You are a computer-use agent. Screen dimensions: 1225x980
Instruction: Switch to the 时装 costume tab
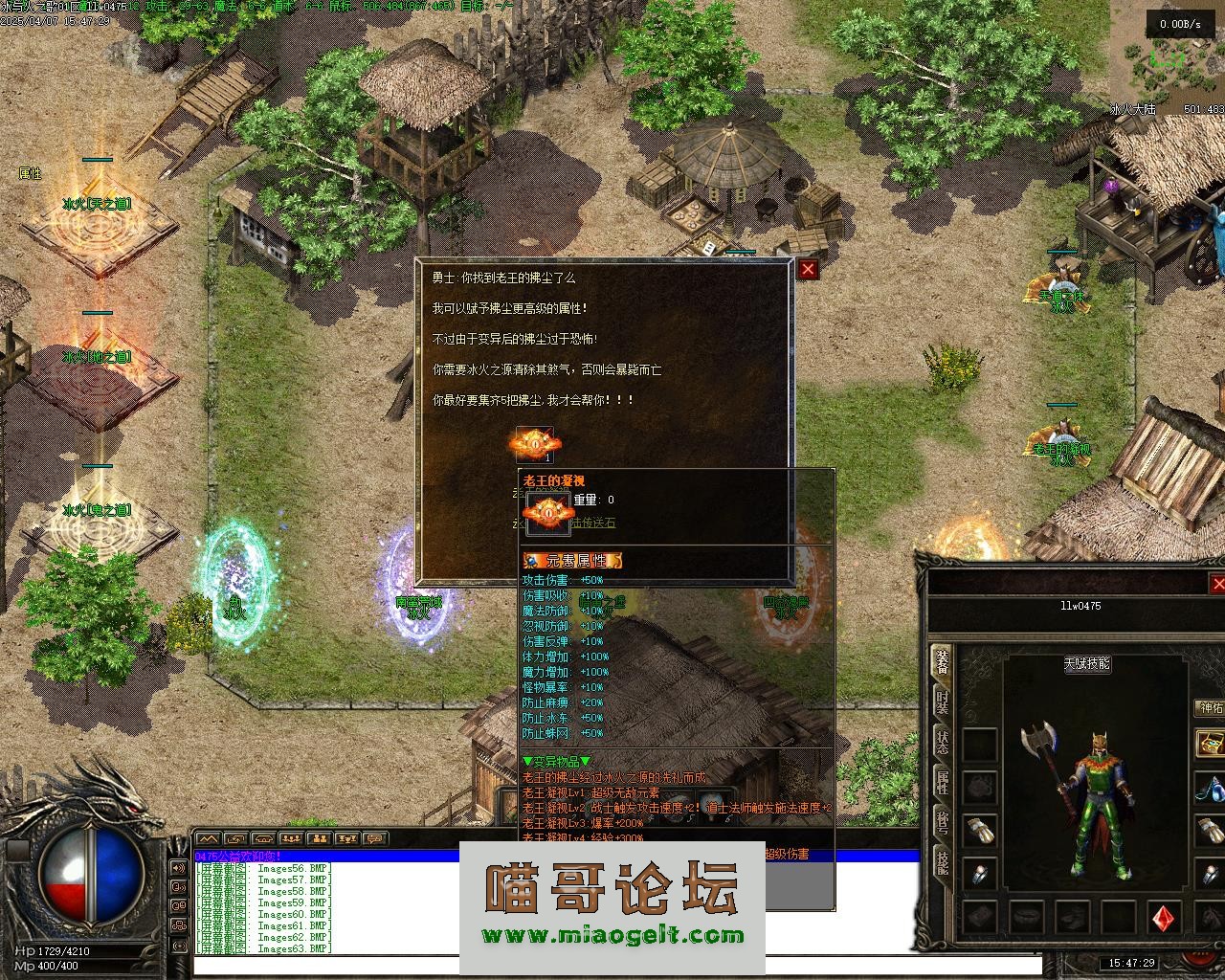pyautogui.click(x=942, y=702)
